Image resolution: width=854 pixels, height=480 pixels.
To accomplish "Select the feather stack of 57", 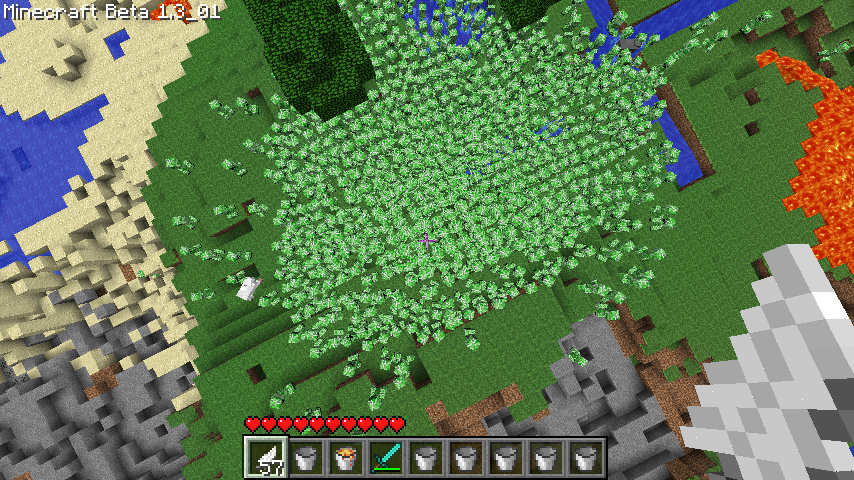I will coord(266,459).
